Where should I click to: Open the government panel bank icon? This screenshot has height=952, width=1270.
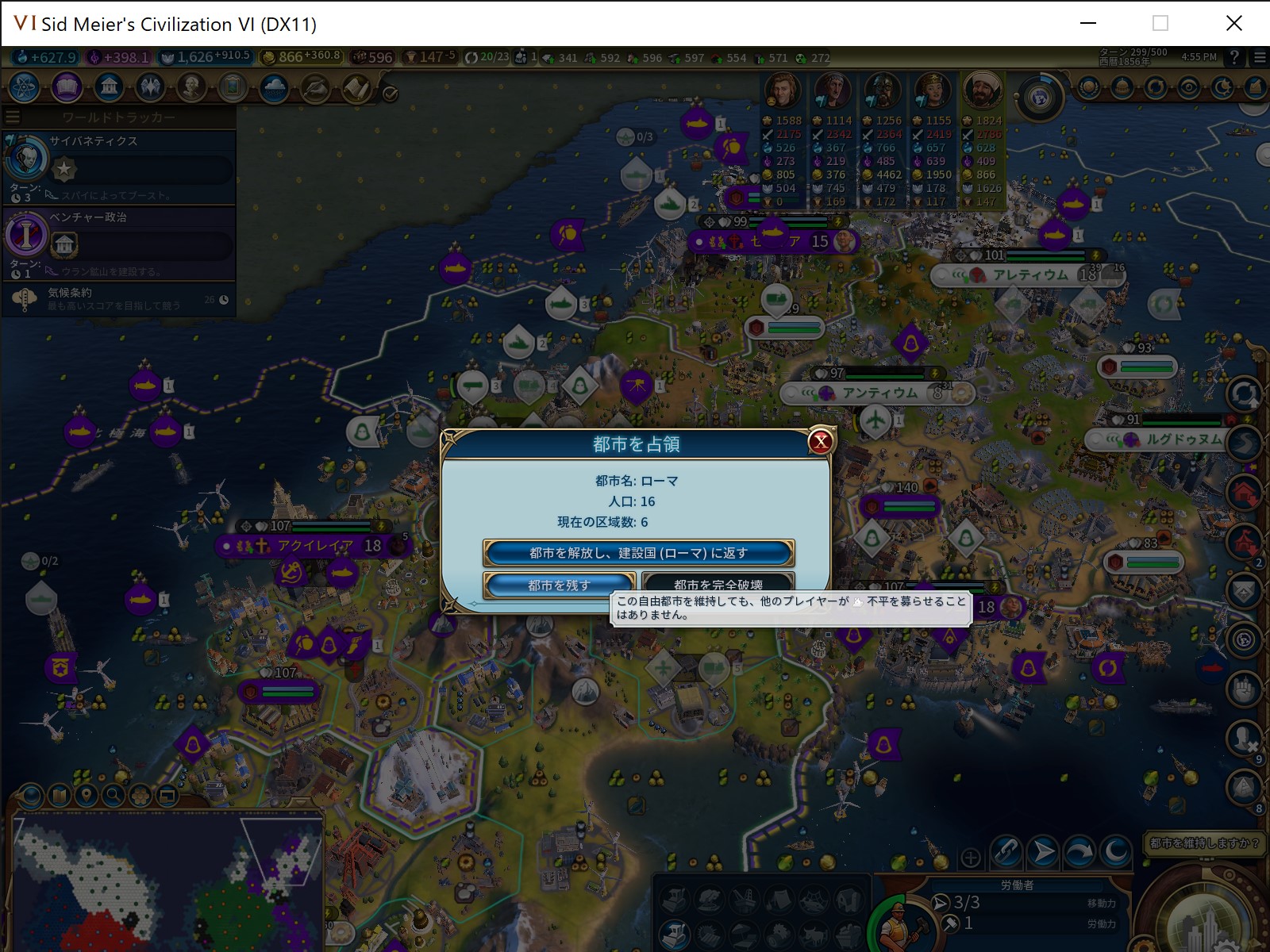coord(108,88)
